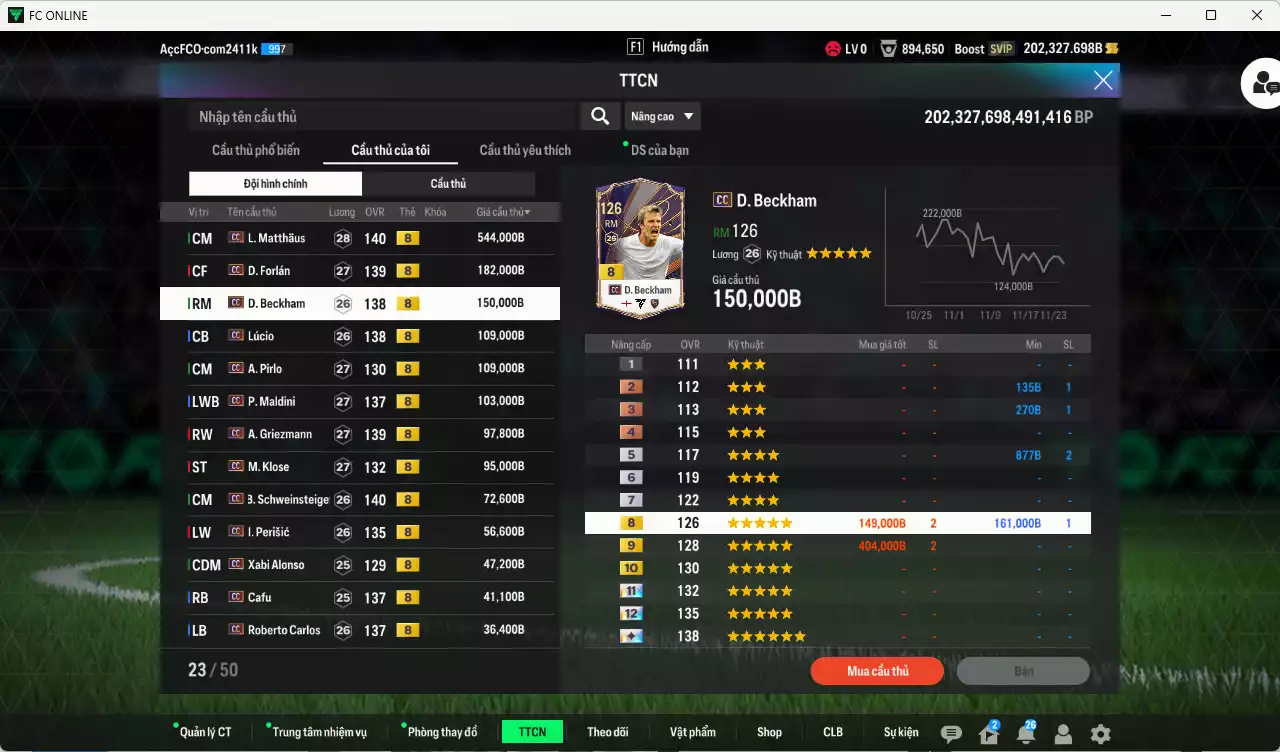Open the notification bell with 26 badge
The height and width of the screenshot is (752, 1280).
[1025, 732]
